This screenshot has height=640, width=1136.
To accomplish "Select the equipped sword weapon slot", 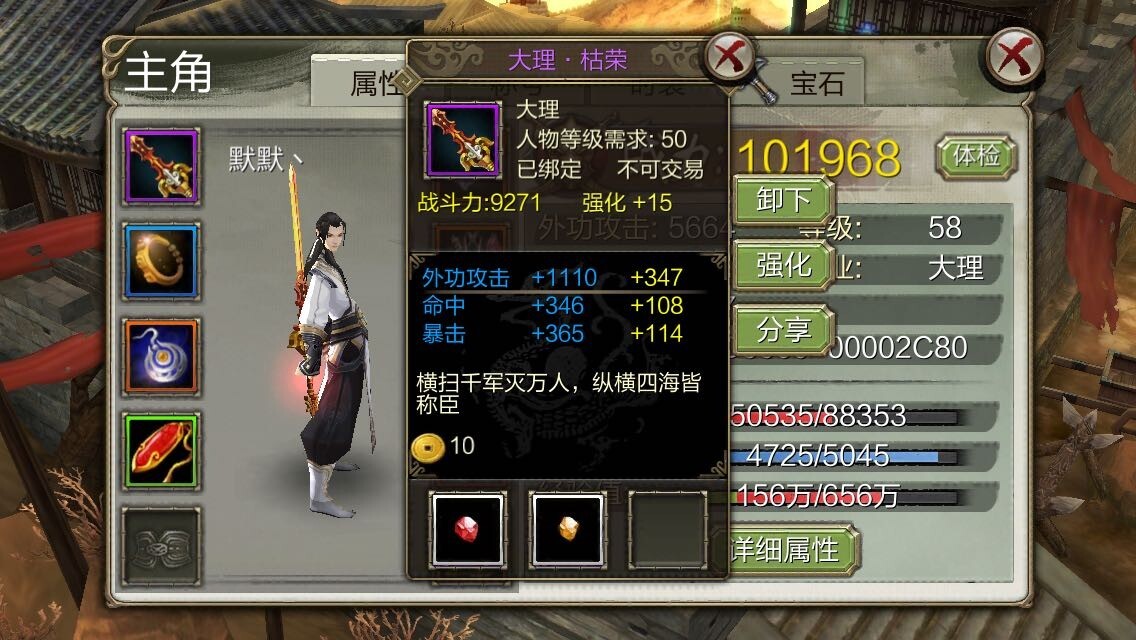I will 161,166.
